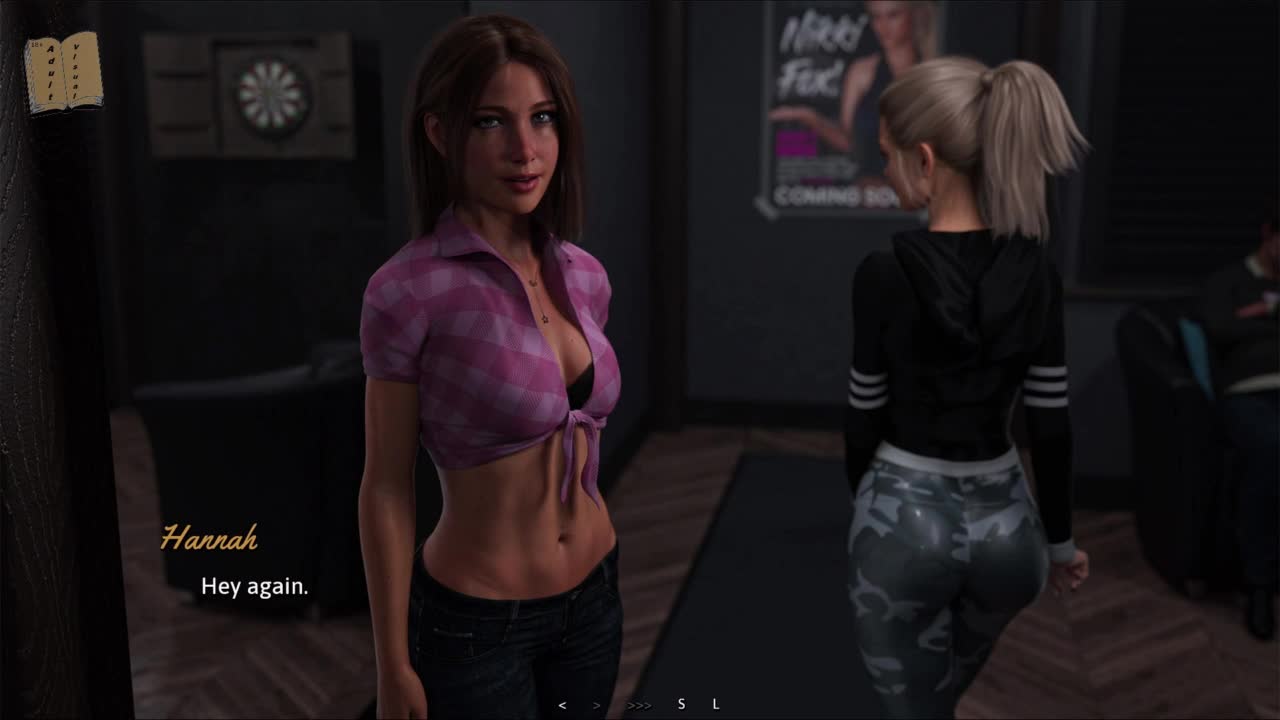This screenshot has width=1280, height=720.
Task: Open the load menu via L
Action: pyautogui.click(x=716, y=704)
